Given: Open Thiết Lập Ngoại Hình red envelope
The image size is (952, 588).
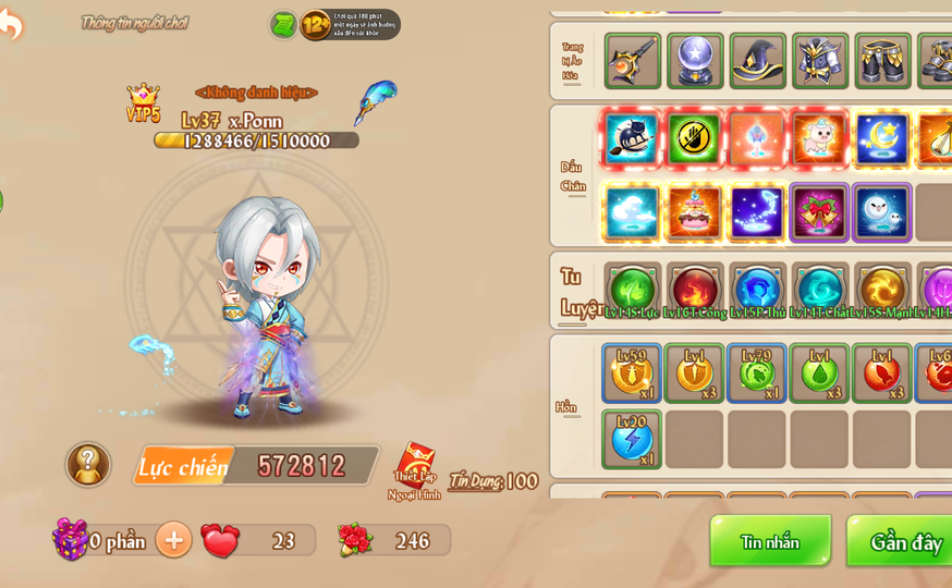Looking at the screenshot, I should [x=414, y=467].
